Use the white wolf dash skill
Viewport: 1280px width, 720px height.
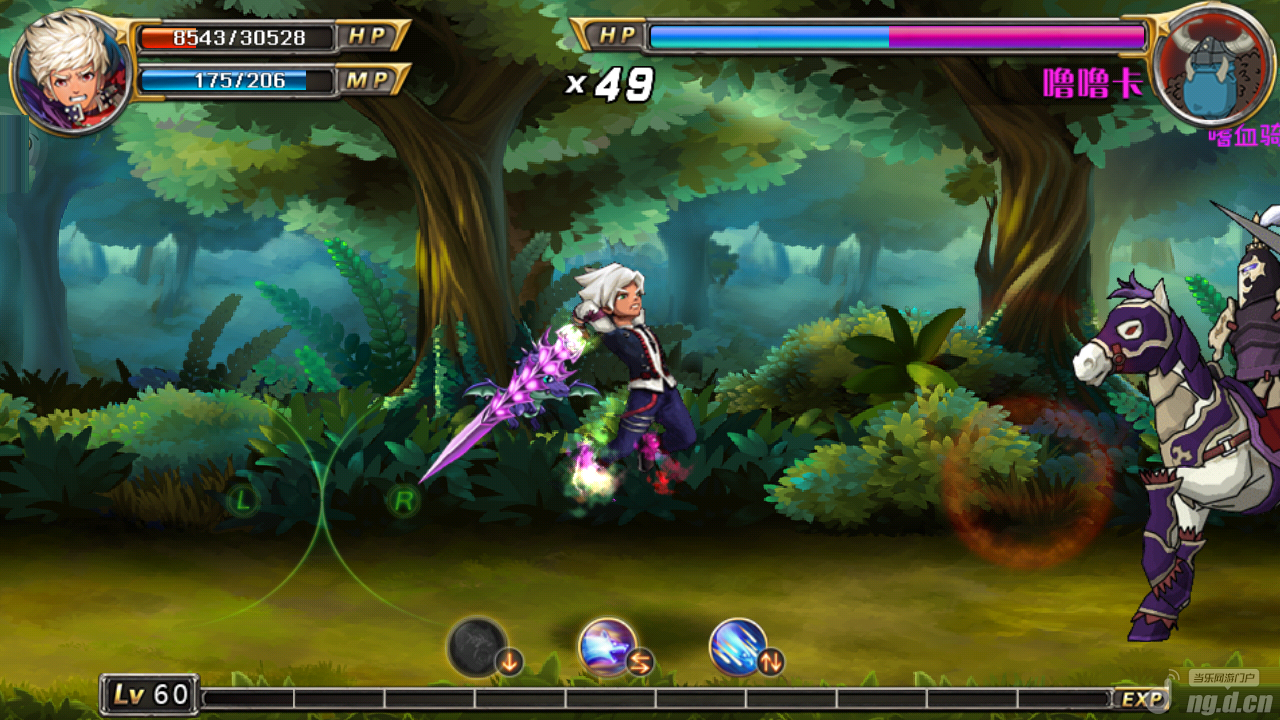(x=608, y=647)
